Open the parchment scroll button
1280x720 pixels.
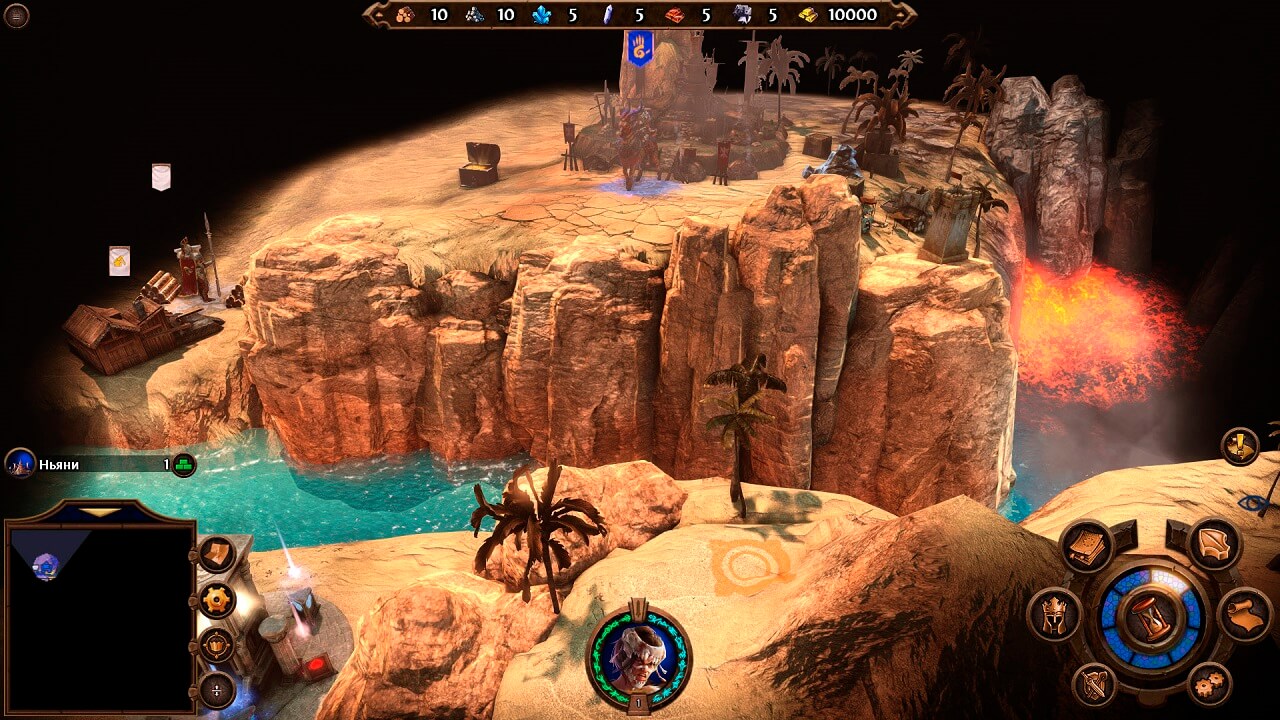(1244, 614)
